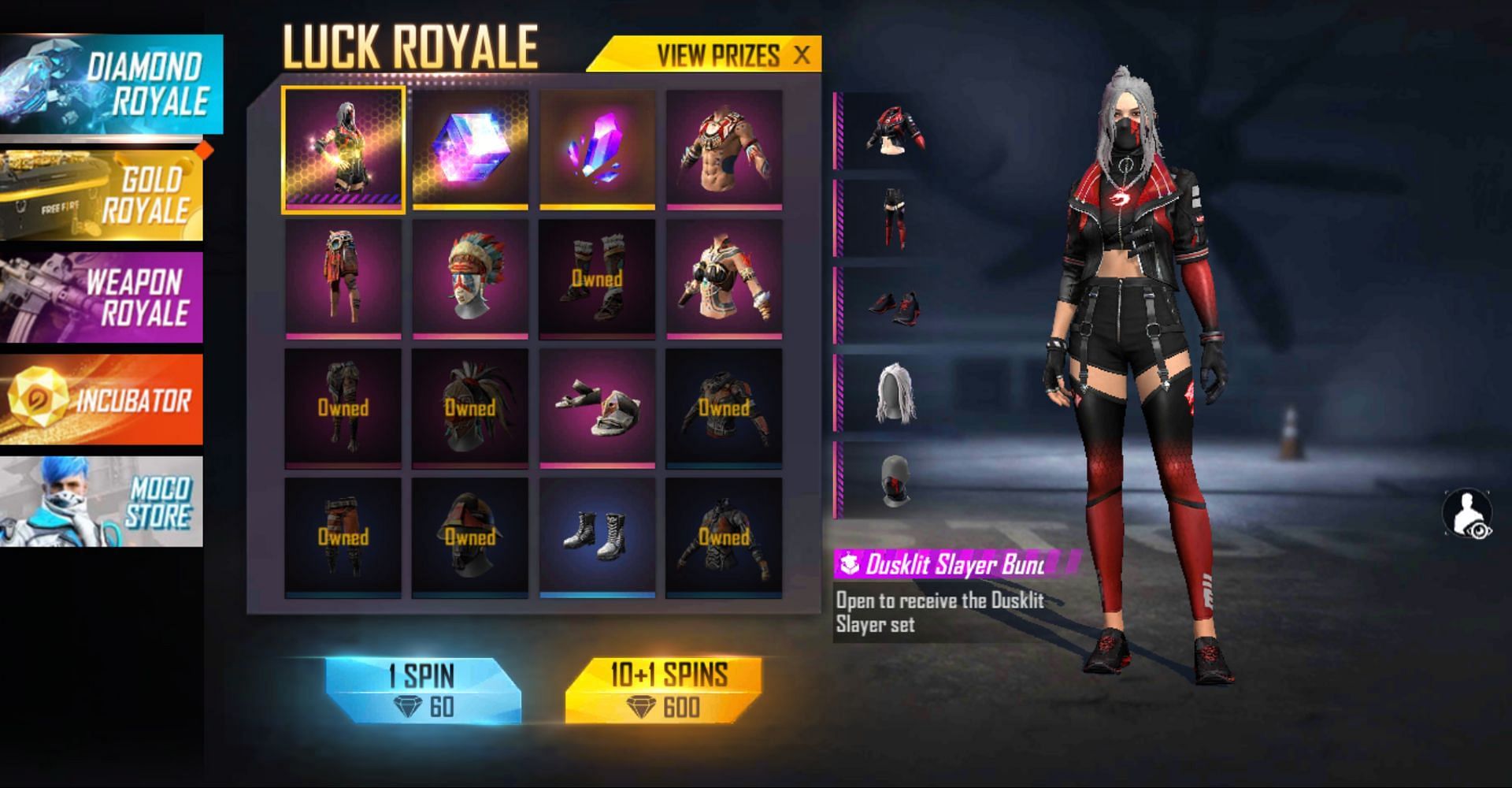Preview the face mask bundle piece

[895, 480]
